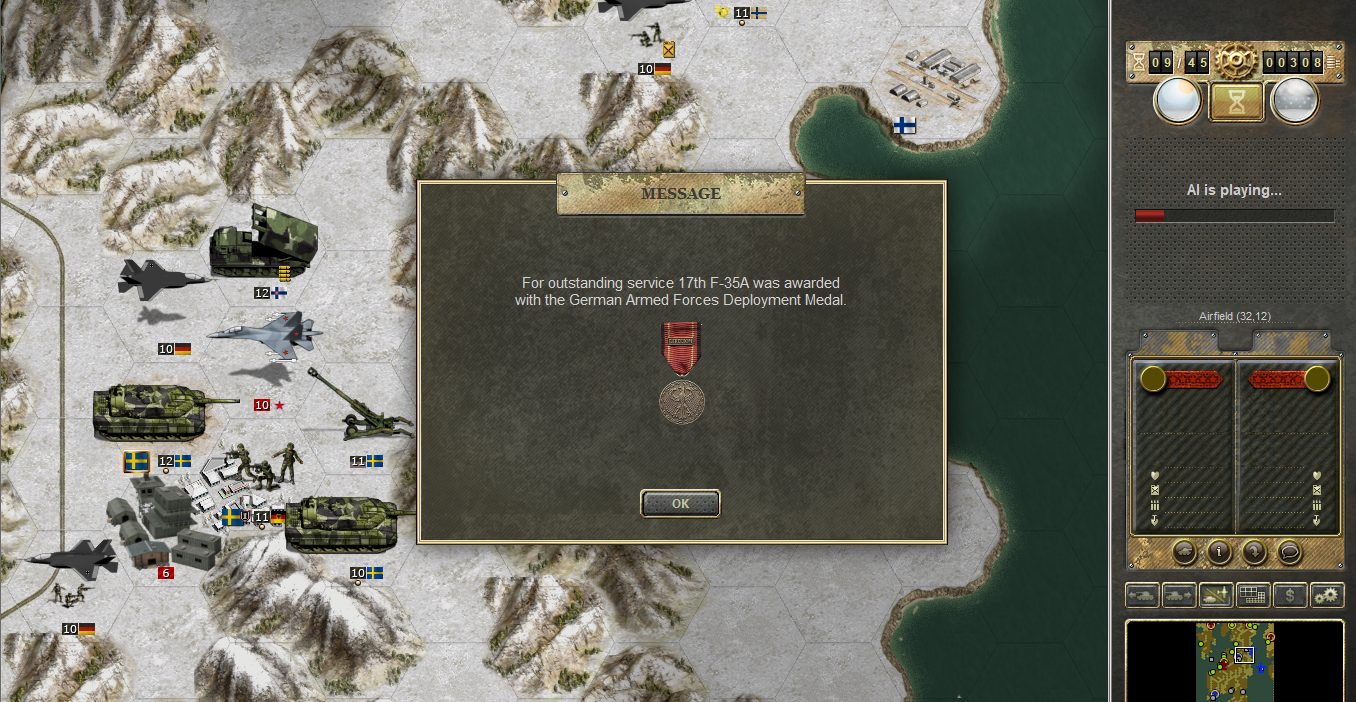1356x702 pixels.
Task: Click the round curved arrow button
Action: [1254, 550]
